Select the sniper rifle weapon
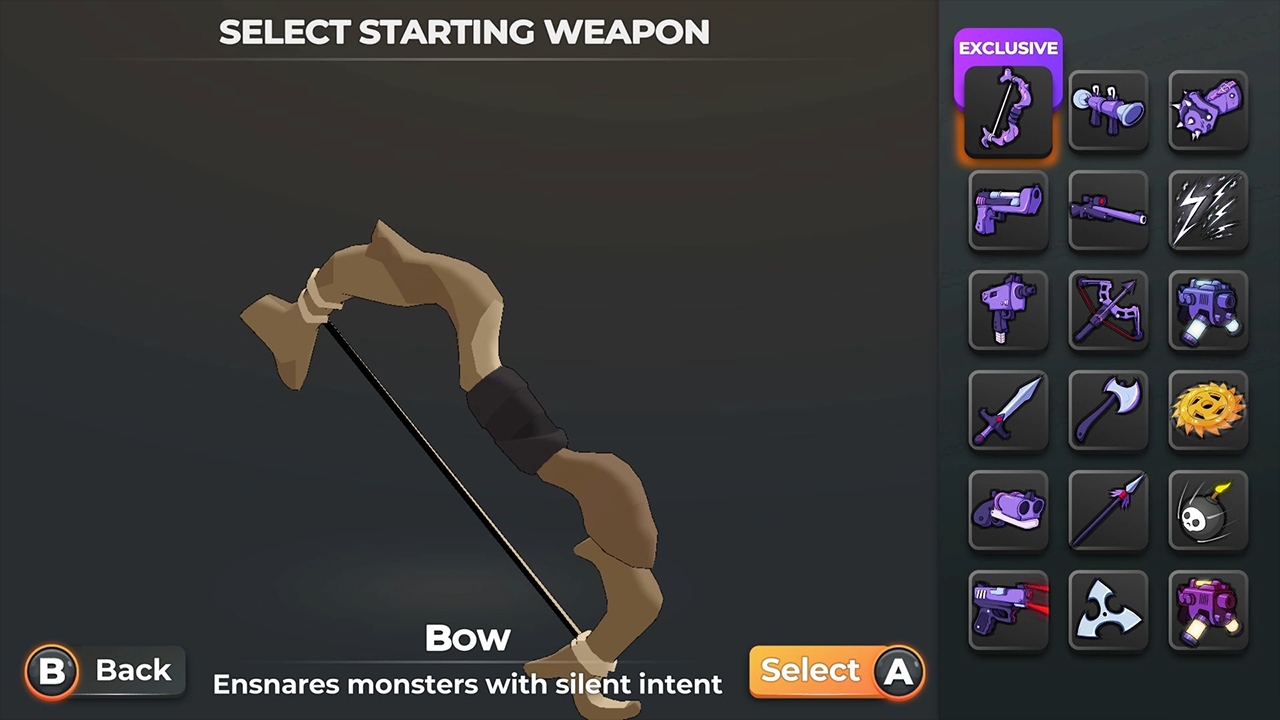Screen dimensions: 1280x720 tap(1108, 211)
